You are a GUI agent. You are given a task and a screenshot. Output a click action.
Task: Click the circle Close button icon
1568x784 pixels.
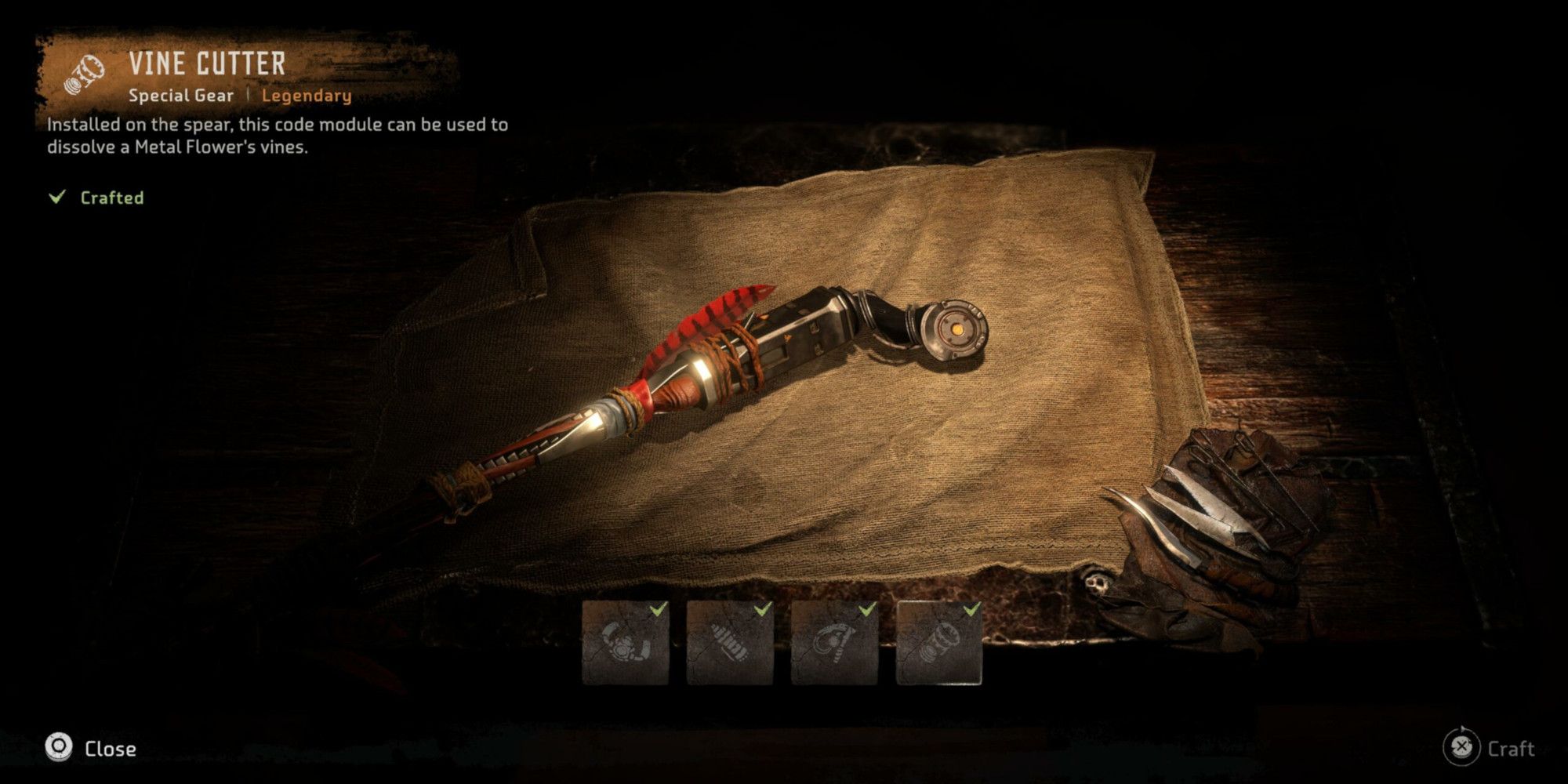click(57, 748)
